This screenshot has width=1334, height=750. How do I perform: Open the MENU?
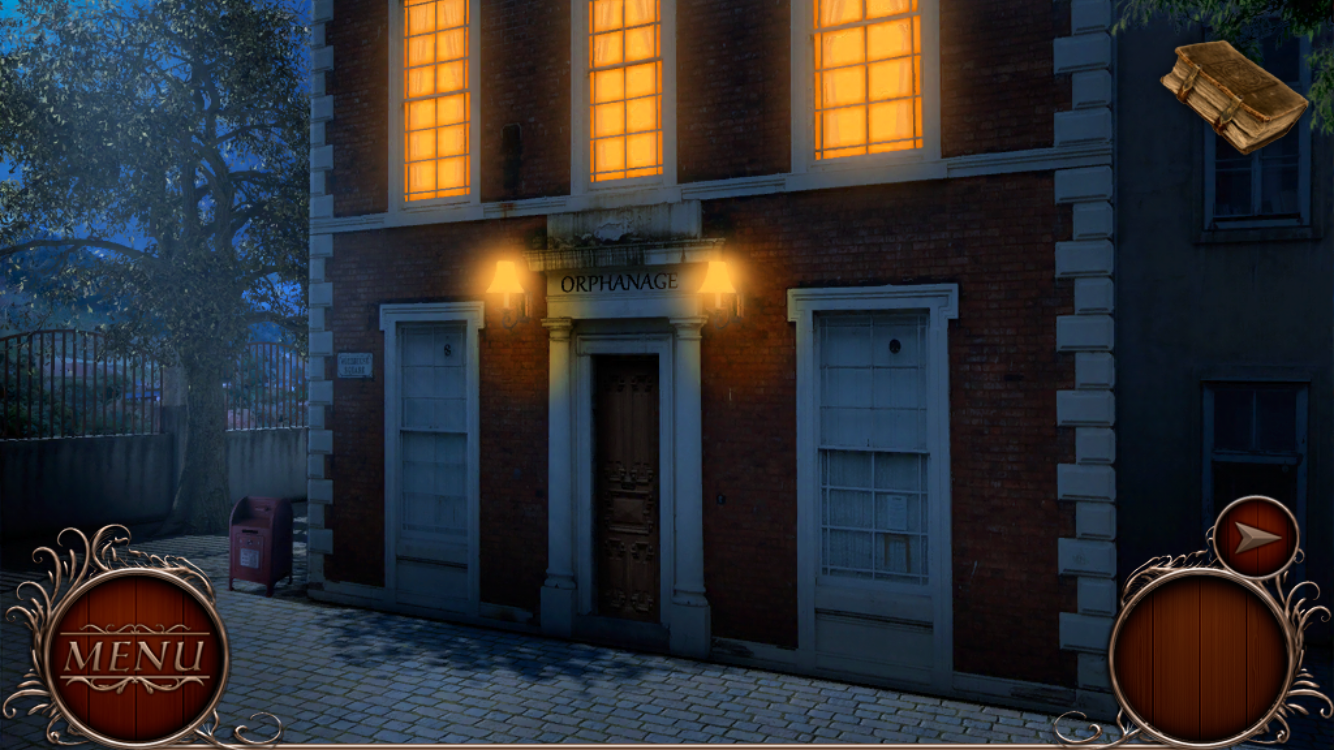click(x=133, y=655)
